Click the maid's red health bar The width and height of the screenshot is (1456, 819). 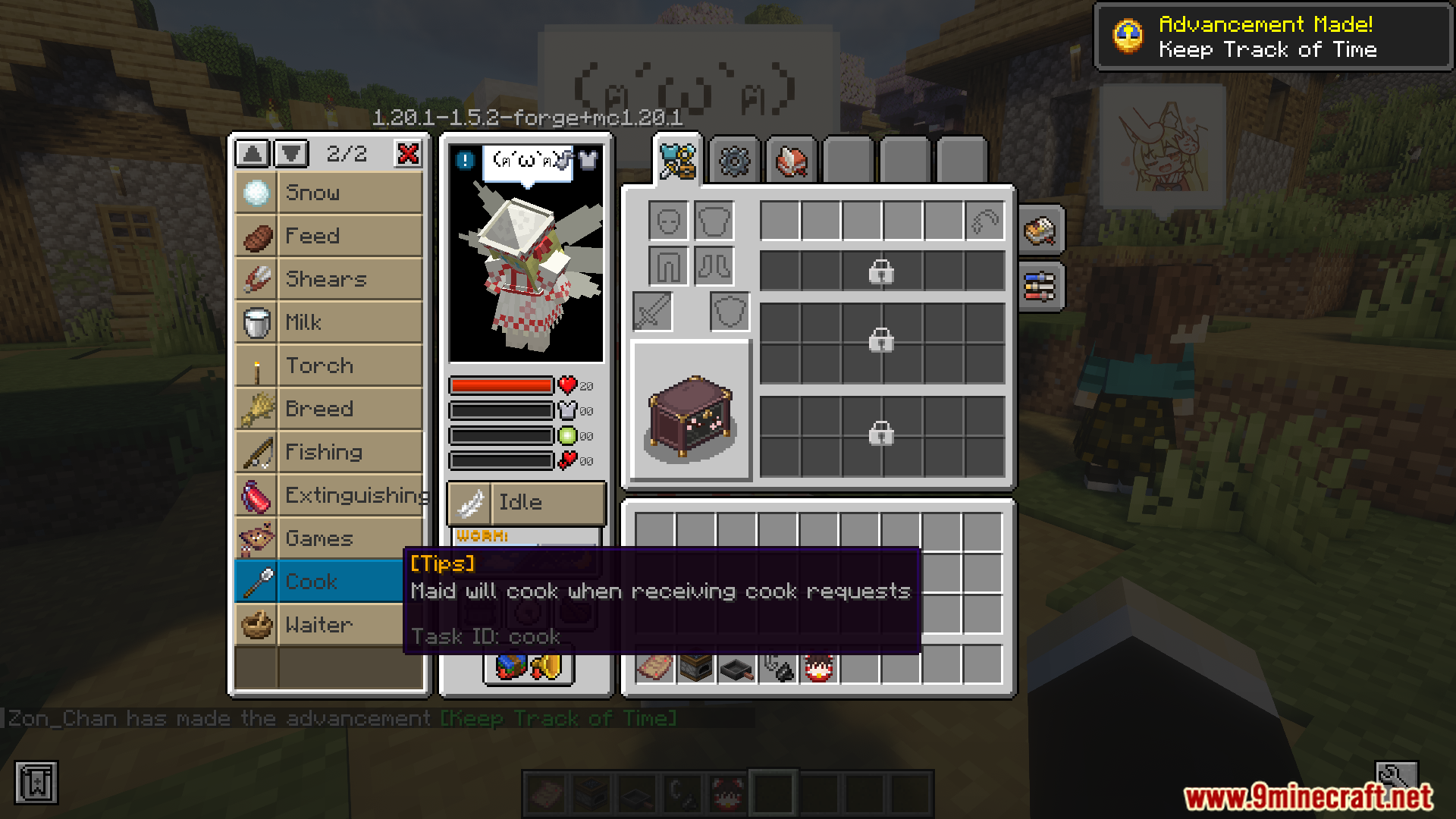[x=500, y=385]
